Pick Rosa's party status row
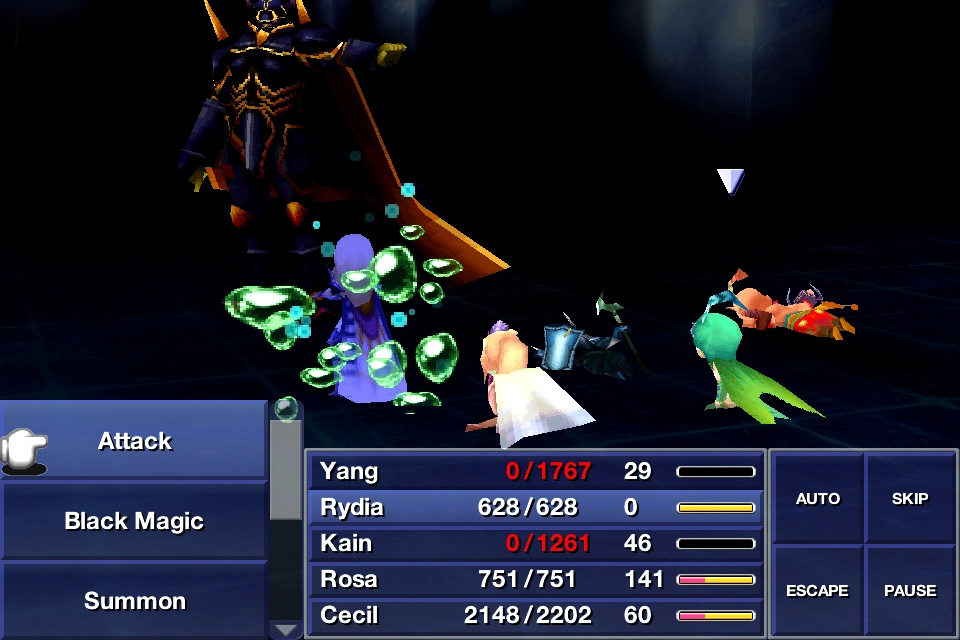Screen dimensions: 960x640 click(536, 579)
